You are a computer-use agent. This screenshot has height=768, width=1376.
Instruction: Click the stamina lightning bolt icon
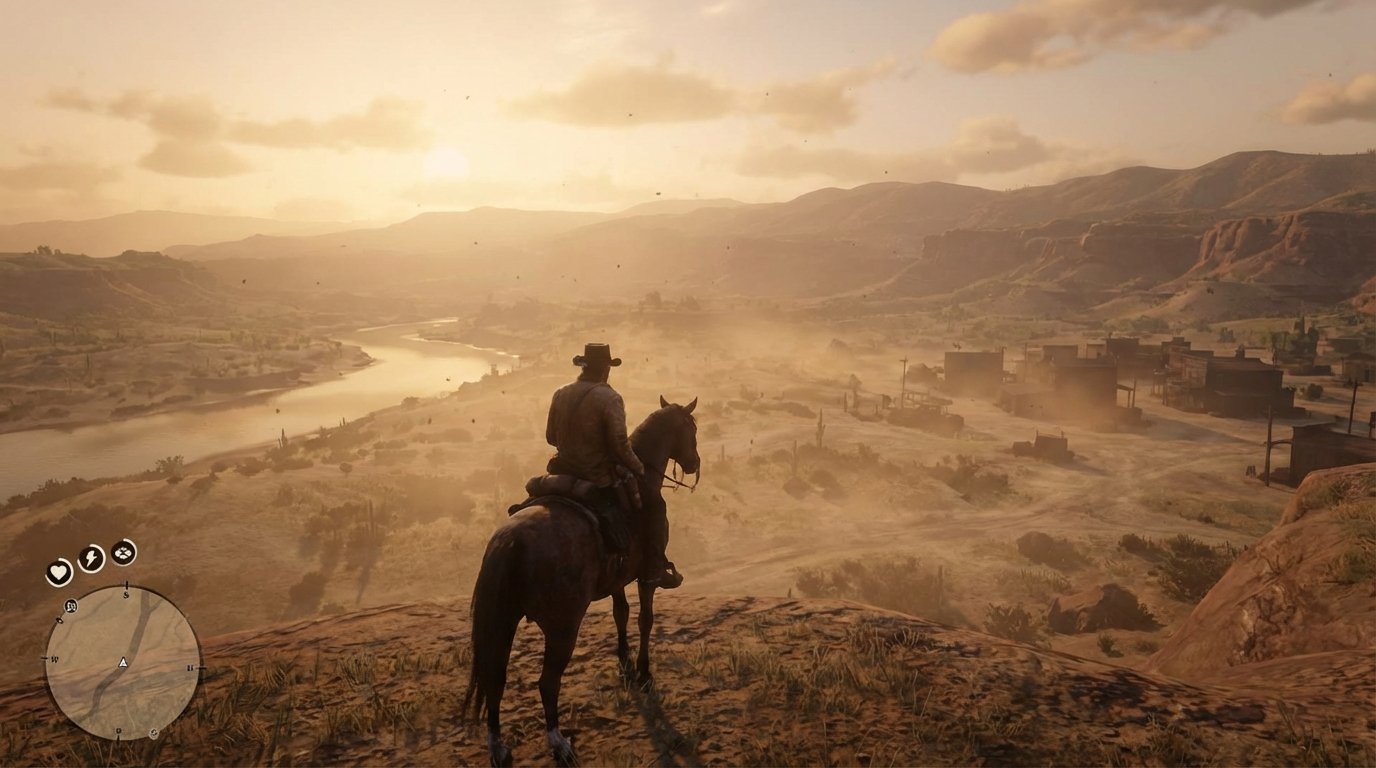90,558
